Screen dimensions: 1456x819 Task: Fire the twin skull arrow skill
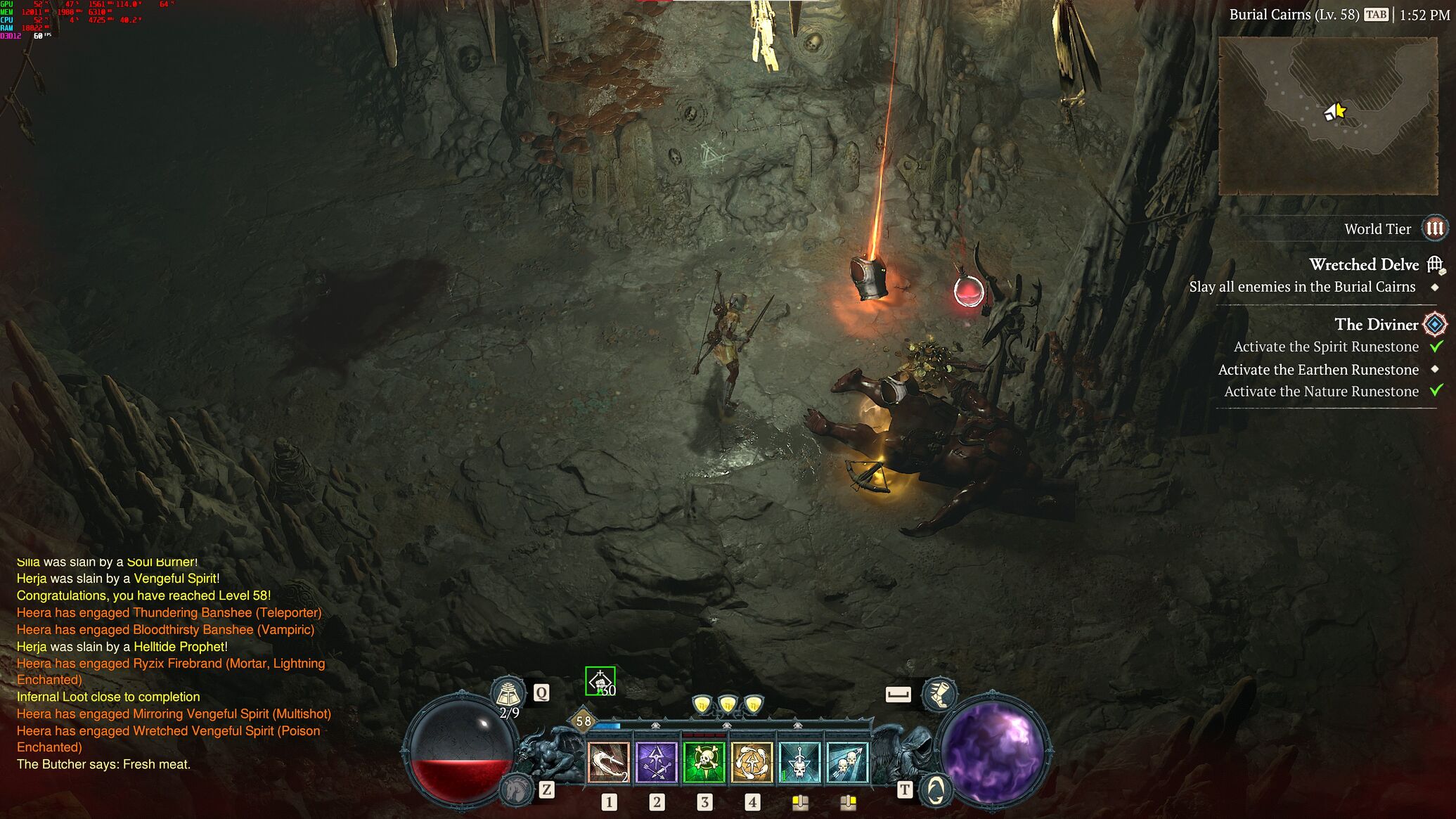click(847, 762)
